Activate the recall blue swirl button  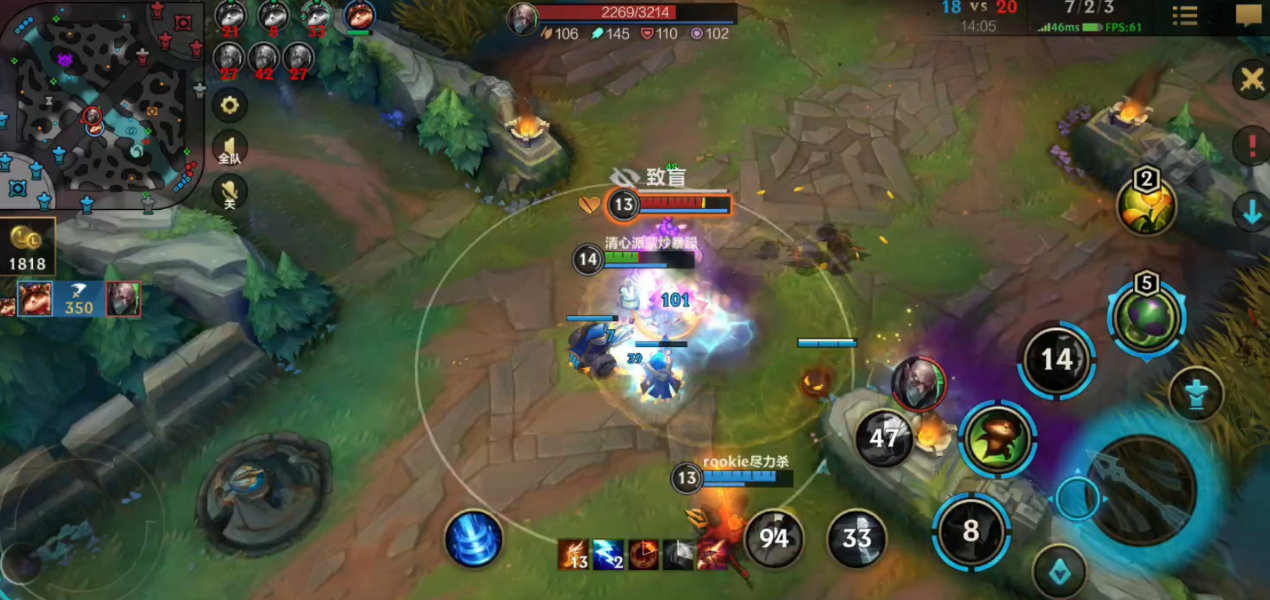point(473,538)
